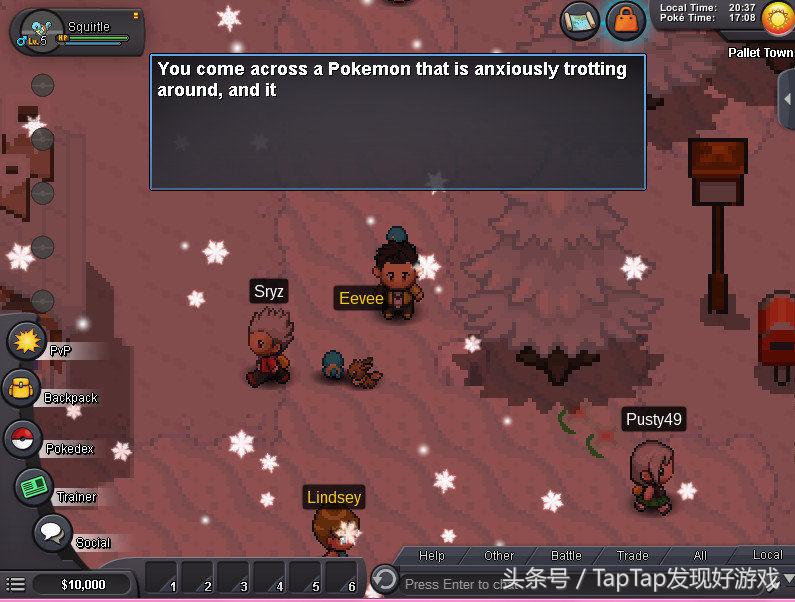Screen dimensions: 795x602
Task: Expand the side panel arrow
Action: click(786, 93)
